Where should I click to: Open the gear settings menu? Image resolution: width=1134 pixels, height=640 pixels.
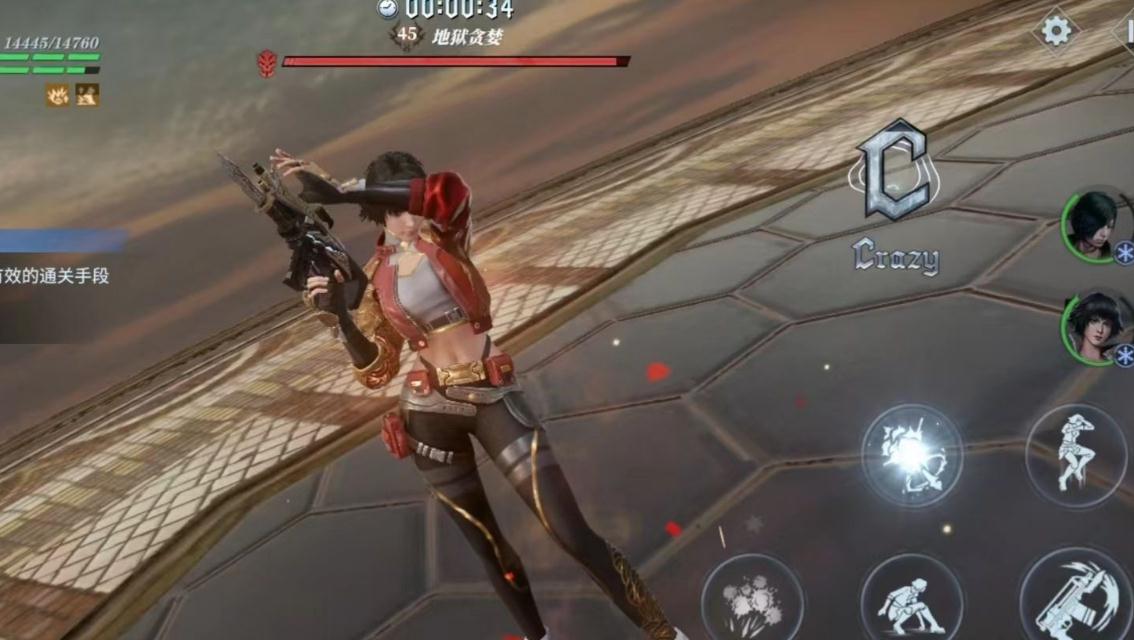click(x=1056, y=31)
